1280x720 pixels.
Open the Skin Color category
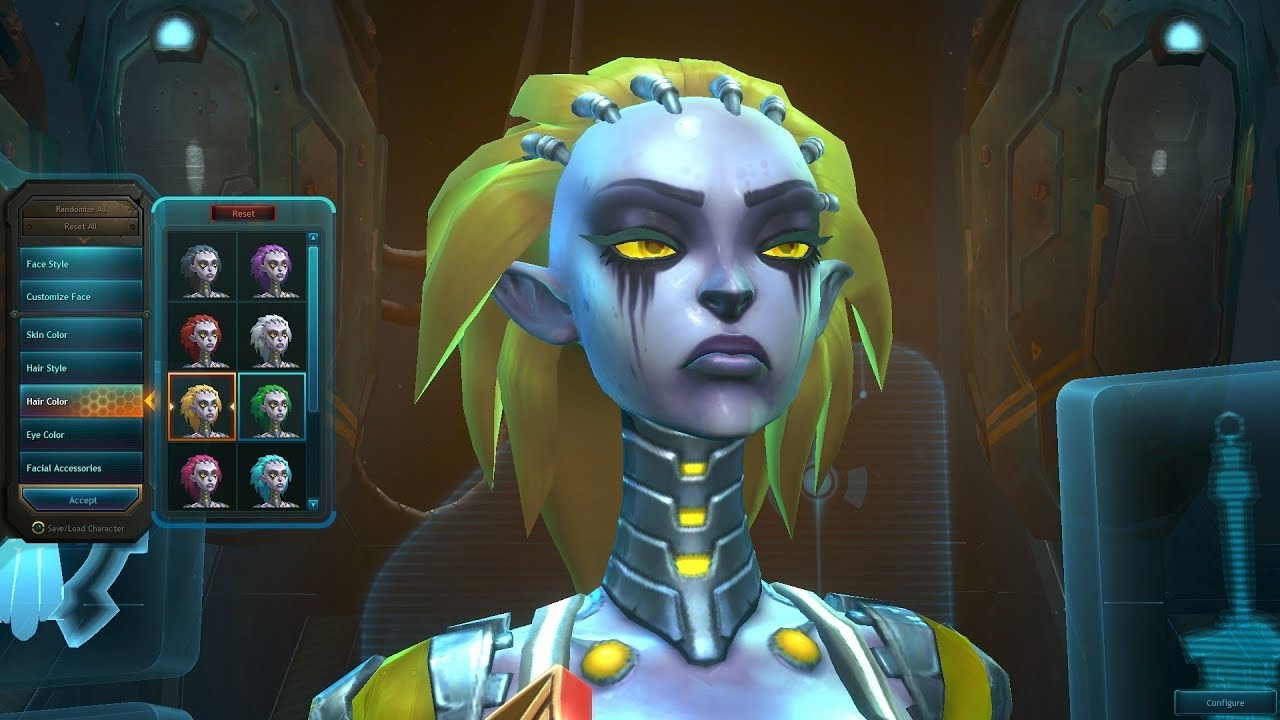pyautogui.click(x=82, y=334)
